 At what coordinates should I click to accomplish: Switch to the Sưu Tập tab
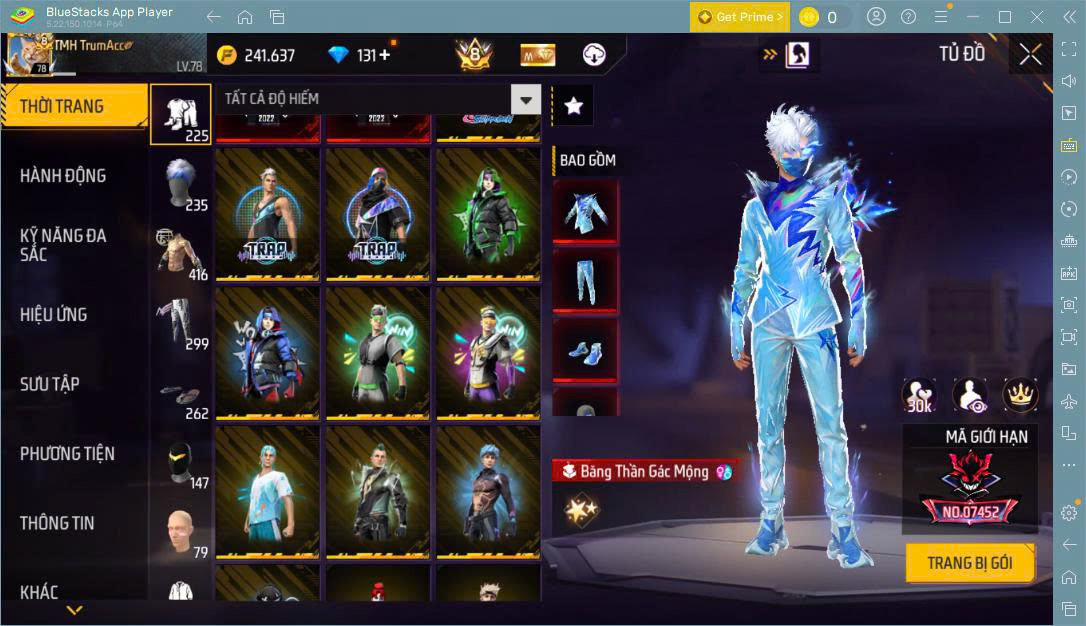point(50,384)
